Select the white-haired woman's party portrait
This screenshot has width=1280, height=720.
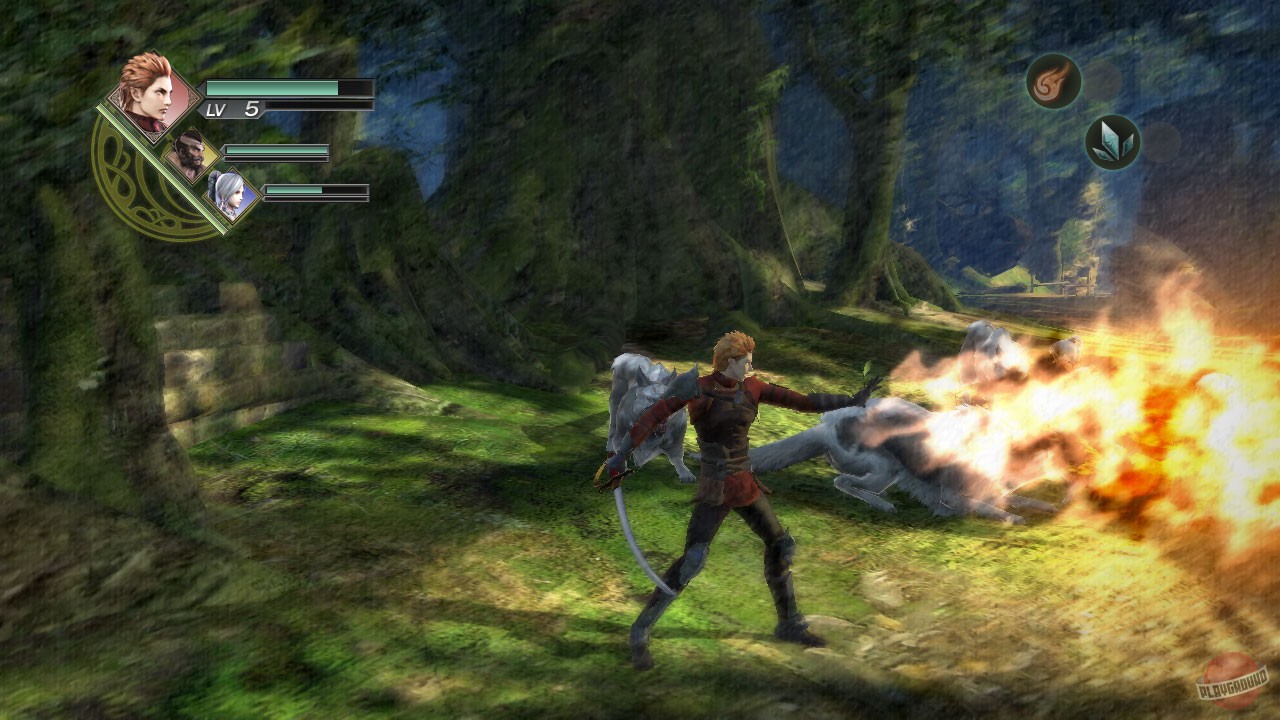tap(227, 193)
